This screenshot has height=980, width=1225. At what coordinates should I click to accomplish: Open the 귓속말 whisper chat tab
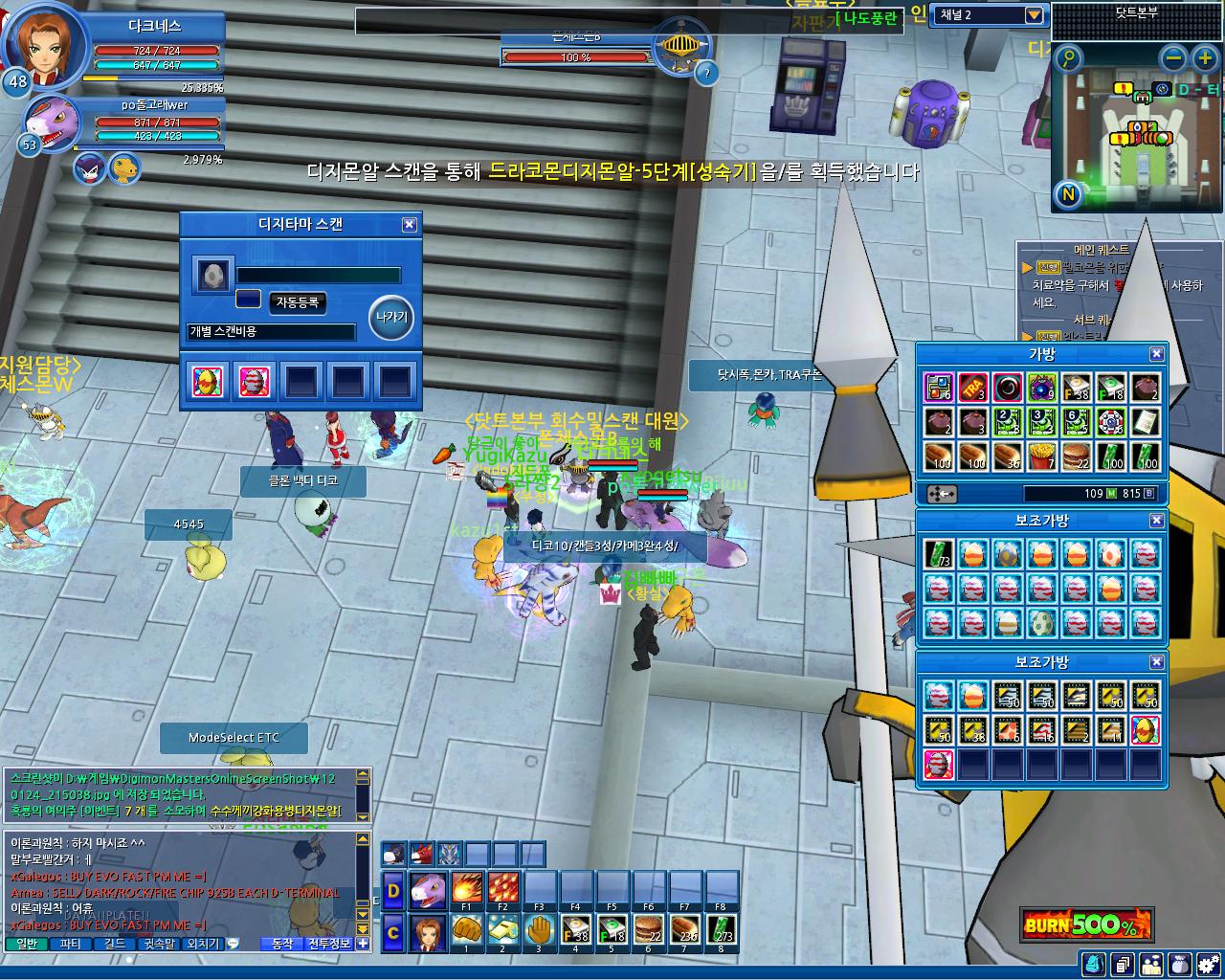pos(159,944)
